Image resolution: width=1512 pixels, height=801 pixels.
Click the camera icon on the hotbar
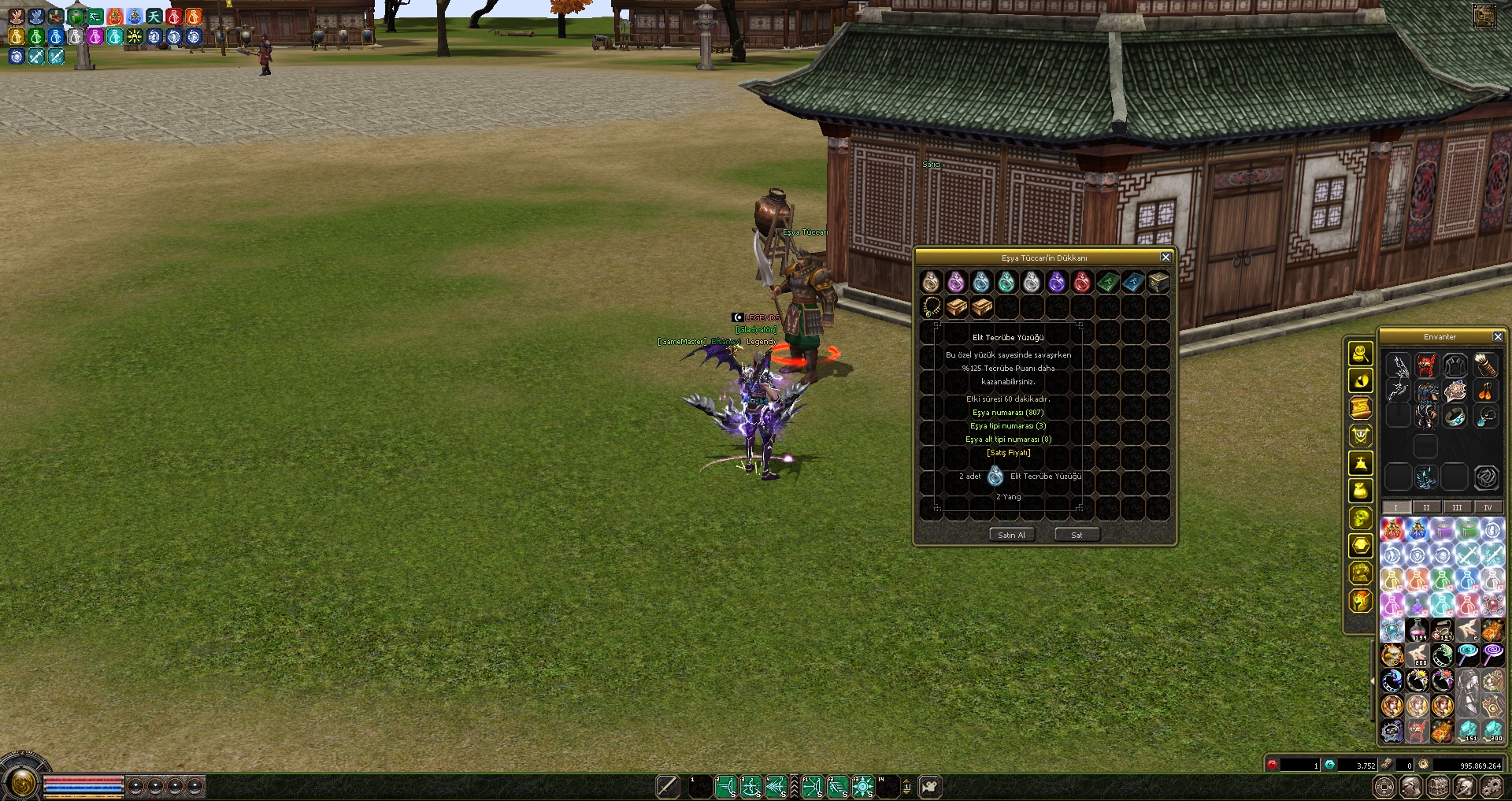click(930, 786)
